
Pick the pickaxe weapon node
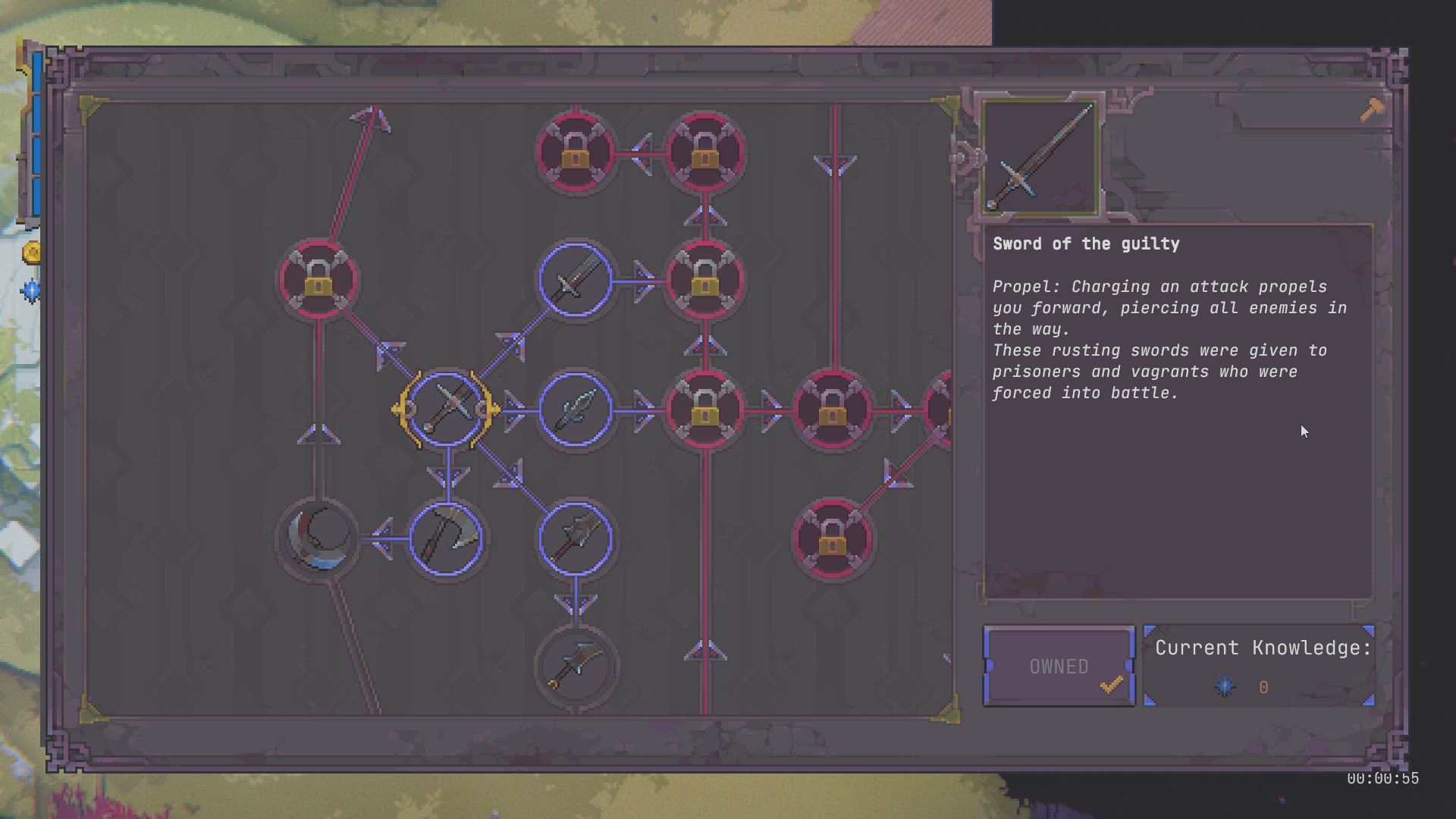446,538
